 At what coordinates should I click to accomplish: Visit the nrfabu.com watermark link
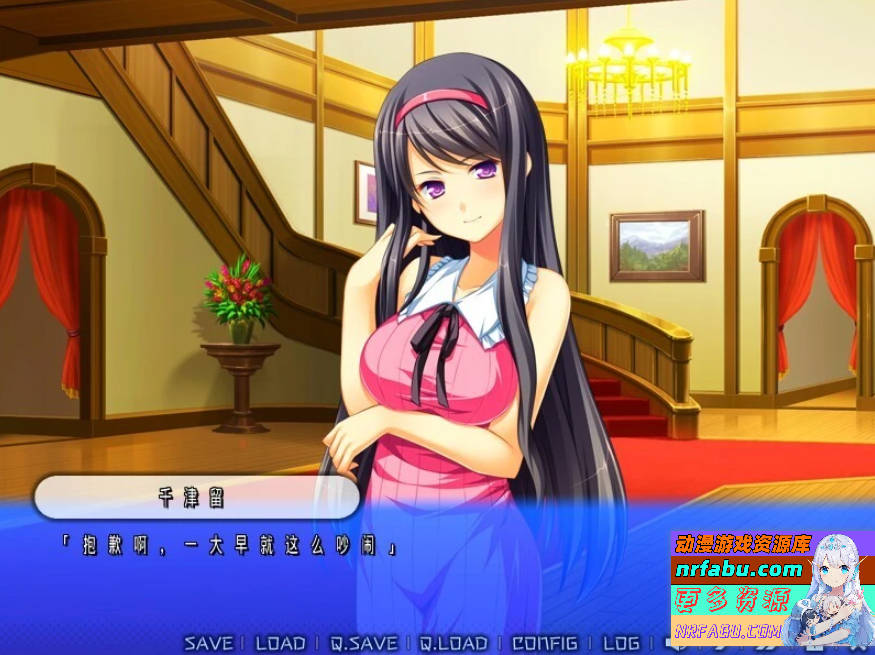click(x=740, y=570)
